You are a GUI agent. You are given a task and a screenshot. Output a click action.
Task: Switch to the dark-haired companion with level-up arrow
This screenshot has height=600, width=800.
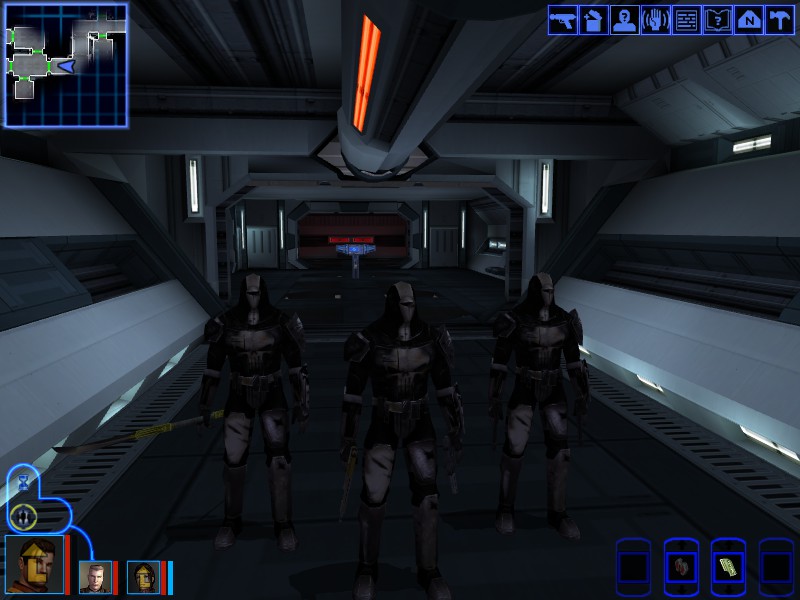tap(143, 577)
